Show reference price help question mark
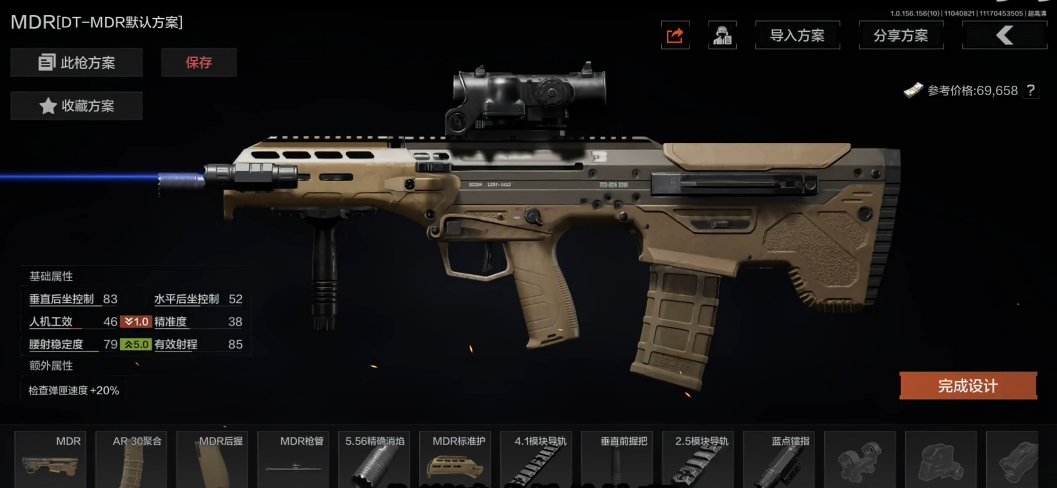The height and width of the screenshot is (488, 1057). coord(1031,91)
